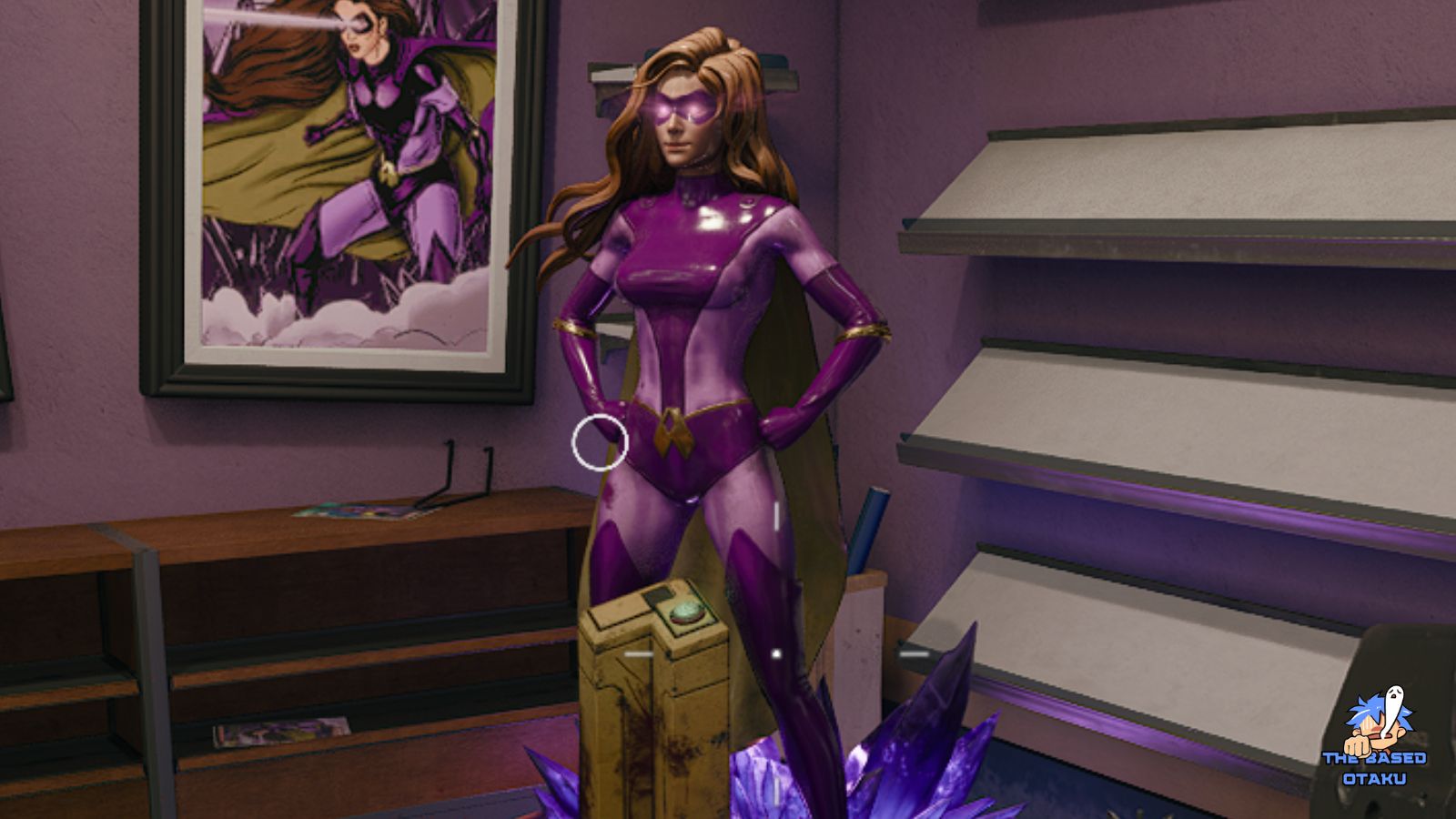
Task: Click The Based Otaku watermark logo
Action: pyautogui.click(x=1375, y=737)
